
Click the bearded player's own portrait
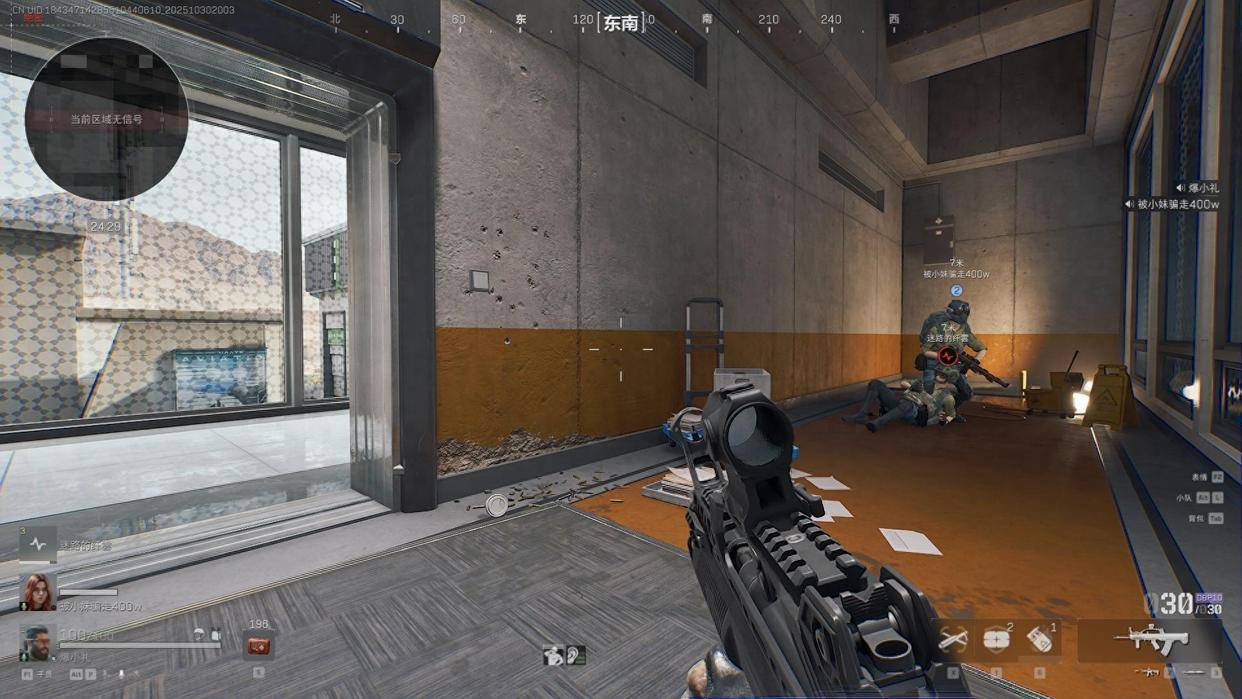coord(38,643)
